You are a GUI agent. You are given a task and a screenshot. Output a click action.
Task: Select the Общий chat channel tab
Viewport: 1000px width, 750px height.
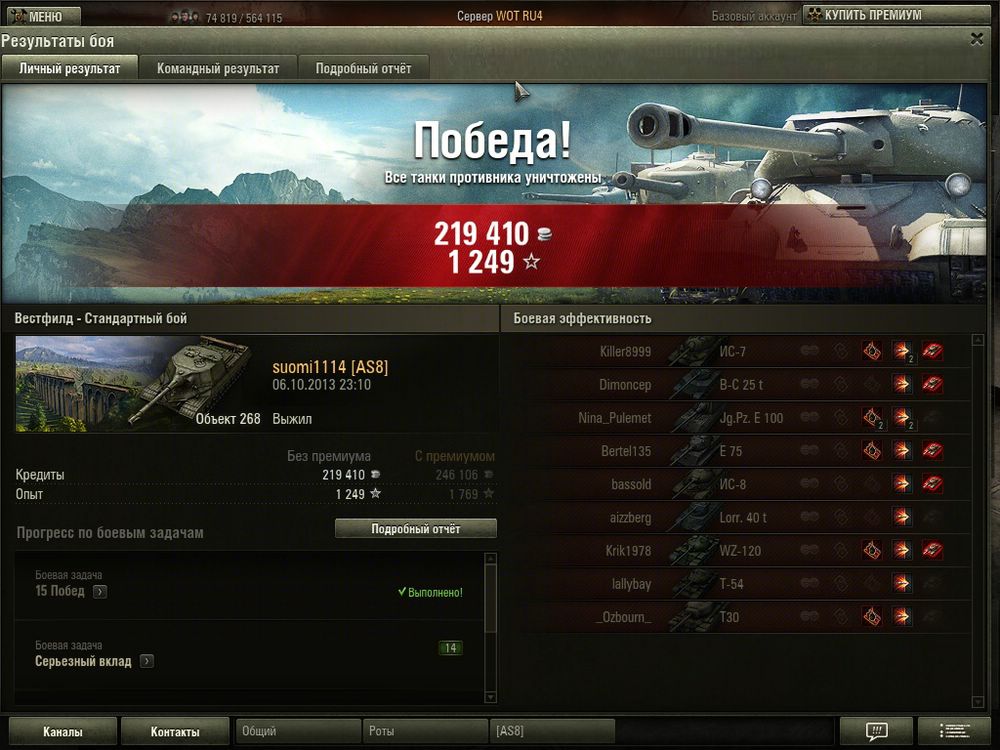297,732
